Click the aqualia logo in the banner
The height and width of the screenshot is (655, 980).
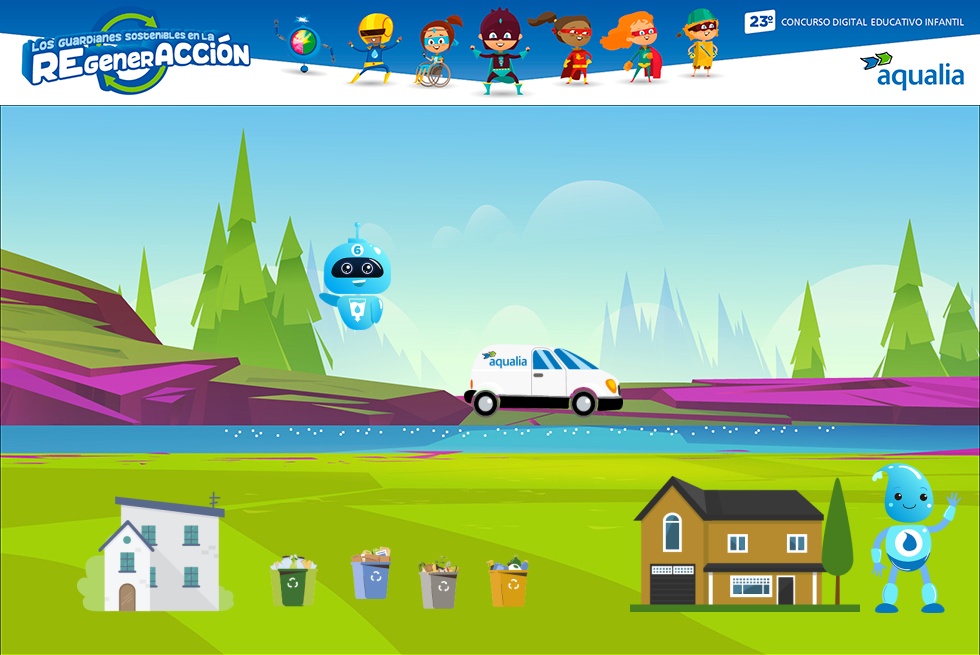click(912, 70)
